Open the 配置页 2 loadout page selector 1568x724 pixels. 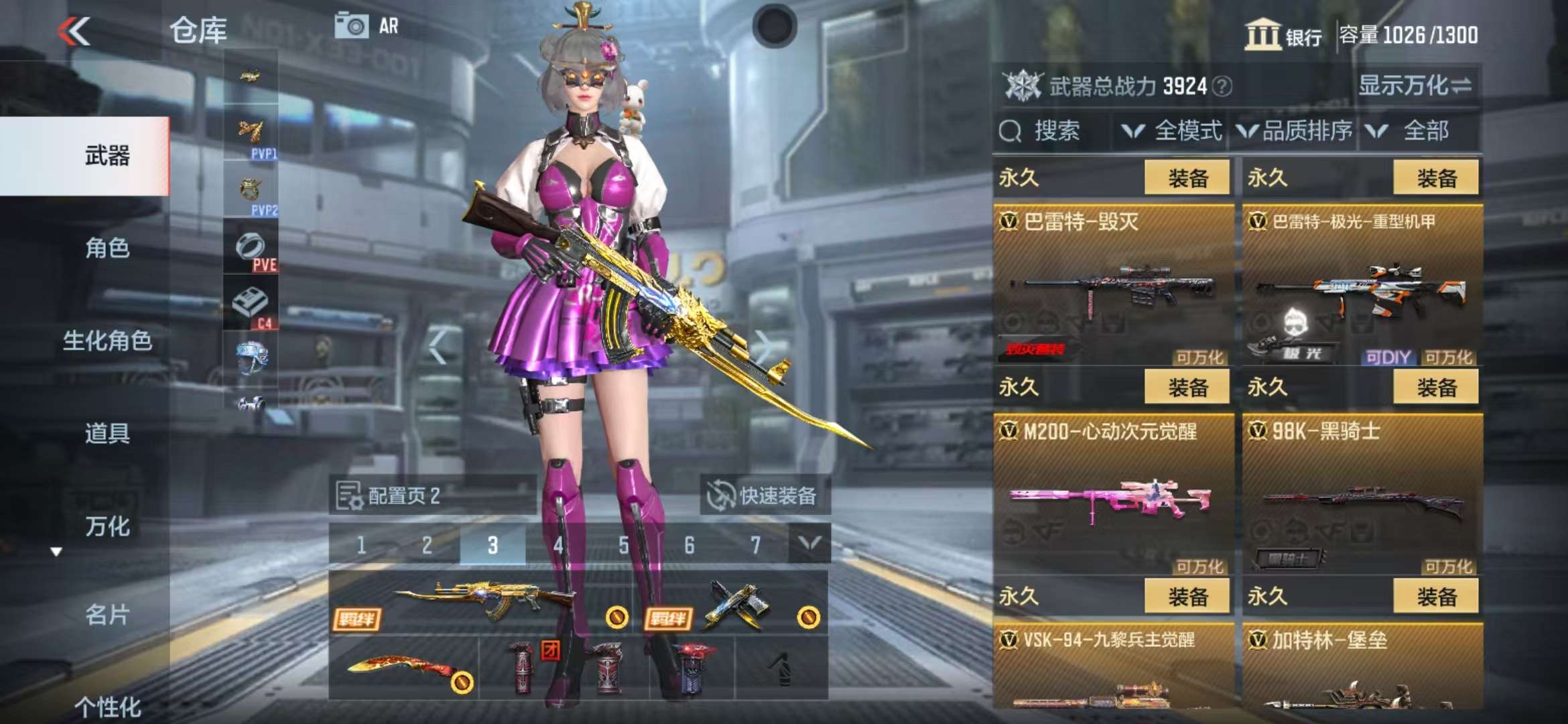click(432, 496)
